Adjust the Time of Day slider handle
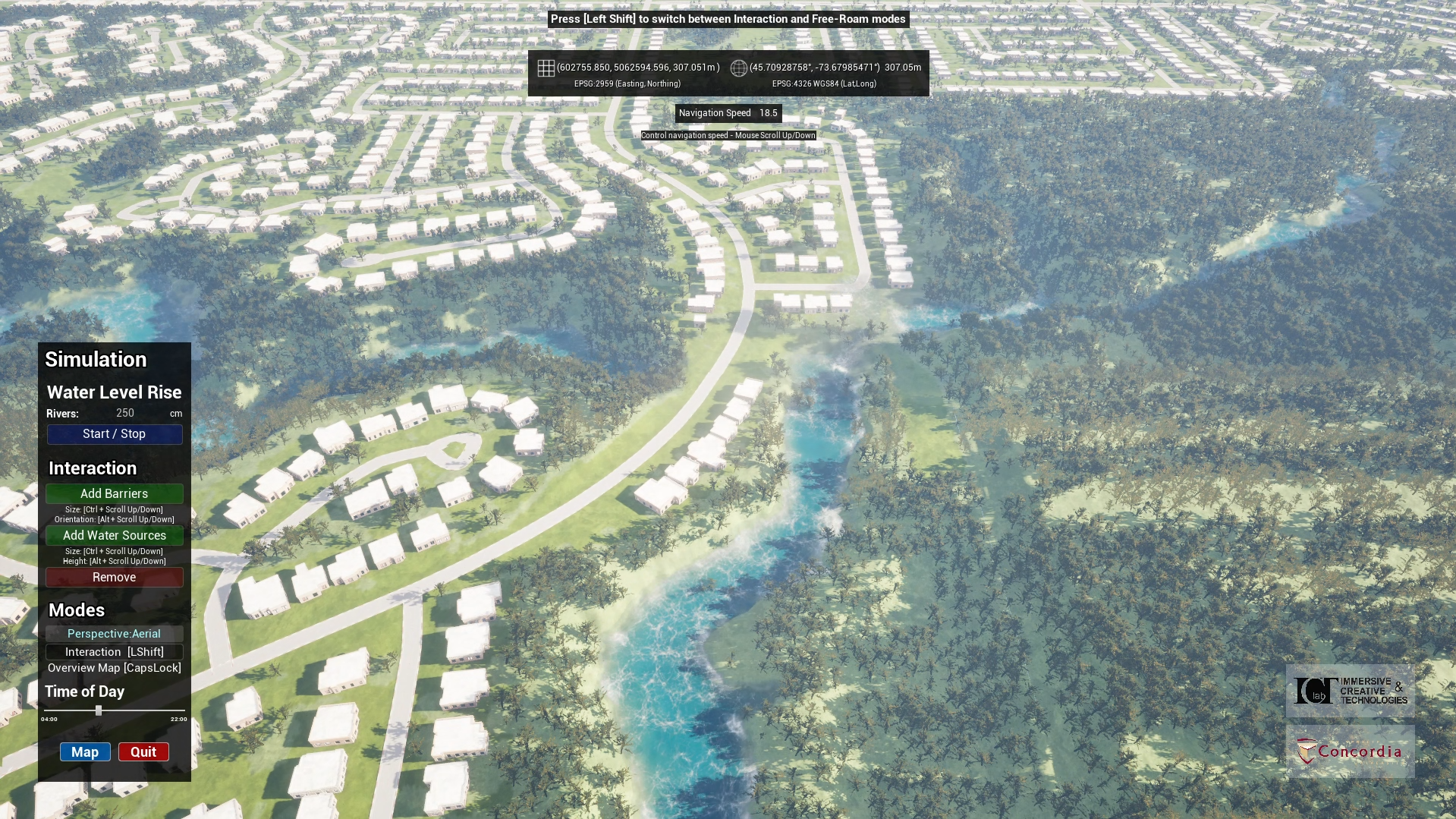 pos(98,710)
